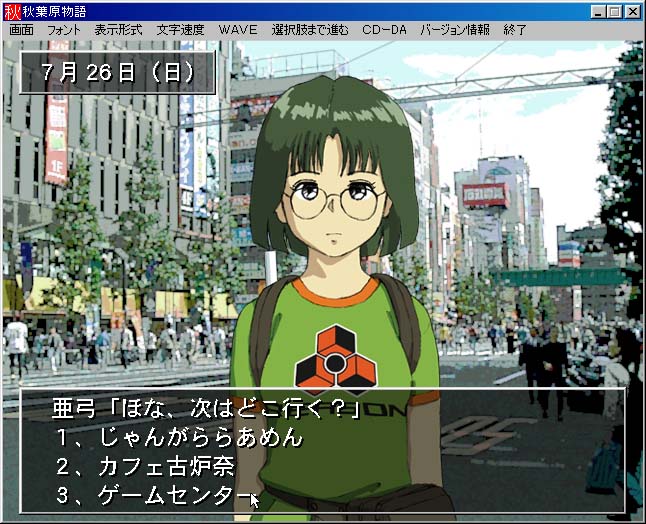Open the WAVE menu
Viewport: 646px width, 524px height.
(237, 30)
